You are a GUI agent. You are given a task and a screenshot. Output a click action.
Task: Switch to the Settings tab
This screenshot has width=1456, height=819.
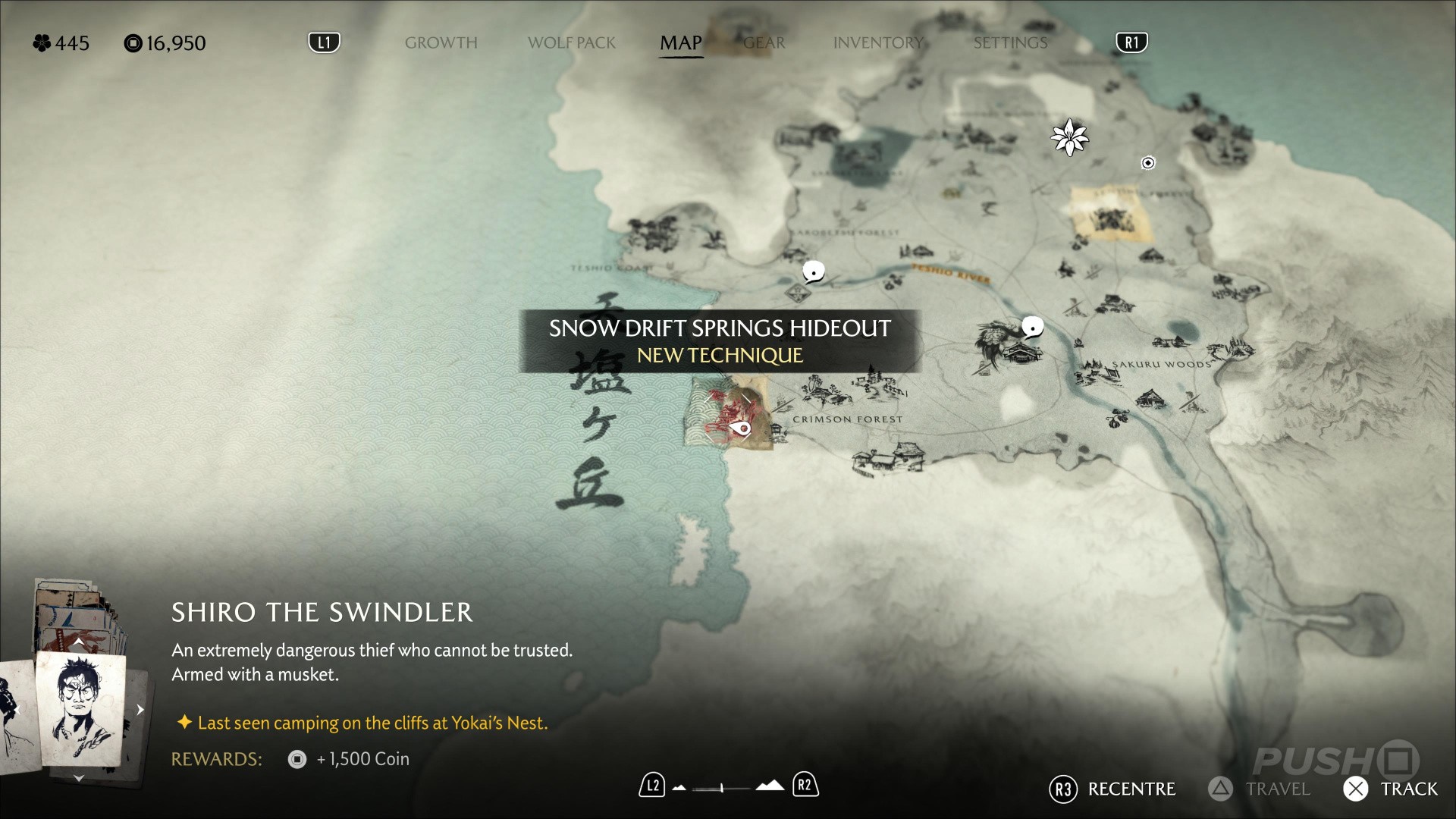click(1010, 43)
